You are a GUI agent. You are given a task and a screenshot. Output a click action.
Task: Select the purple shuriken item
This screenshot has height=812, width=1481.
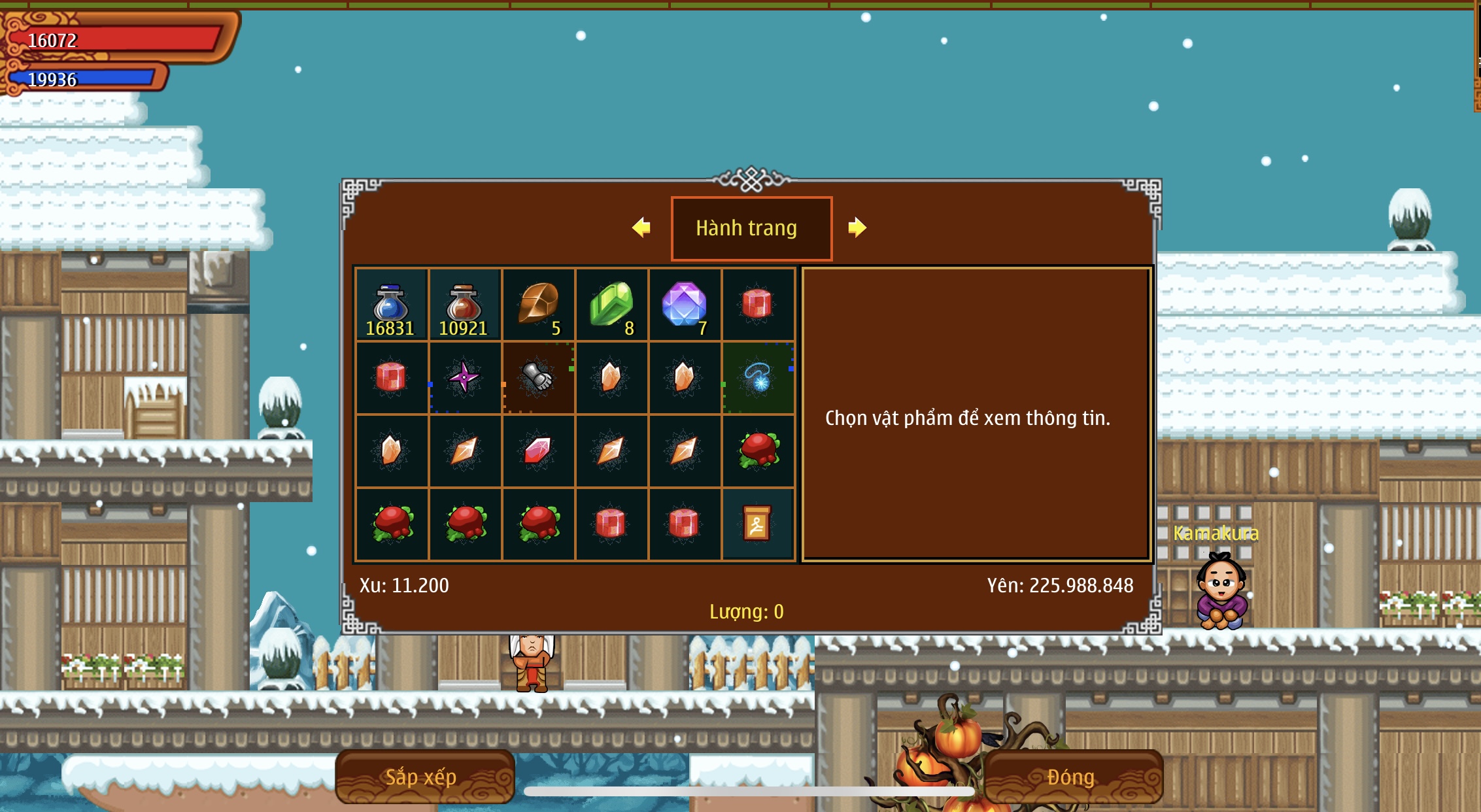[x=464, y=377]
